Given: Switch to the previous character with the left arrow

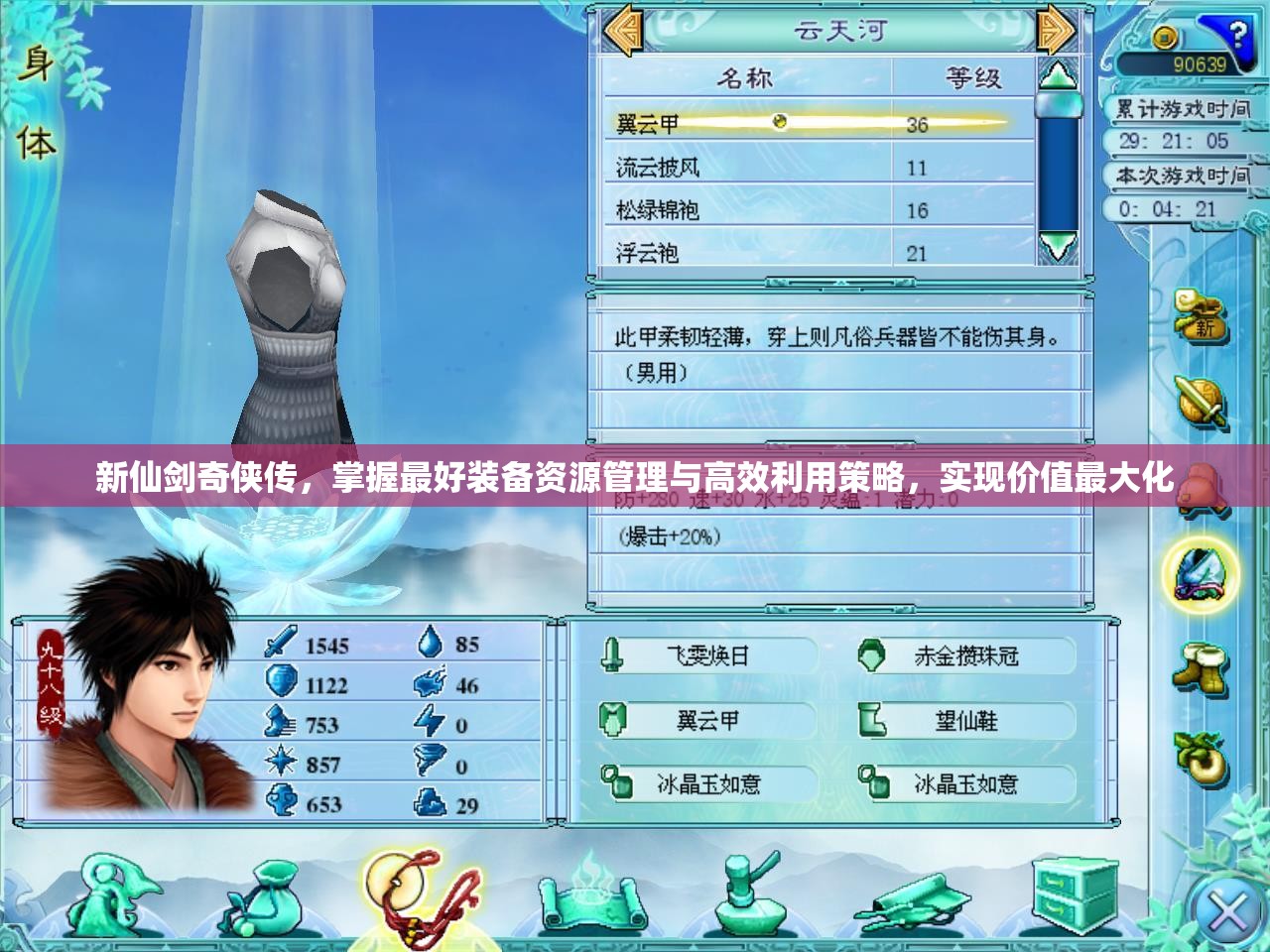Looking at the screenshot, I should pyautogui.click(x=623, y=32).
